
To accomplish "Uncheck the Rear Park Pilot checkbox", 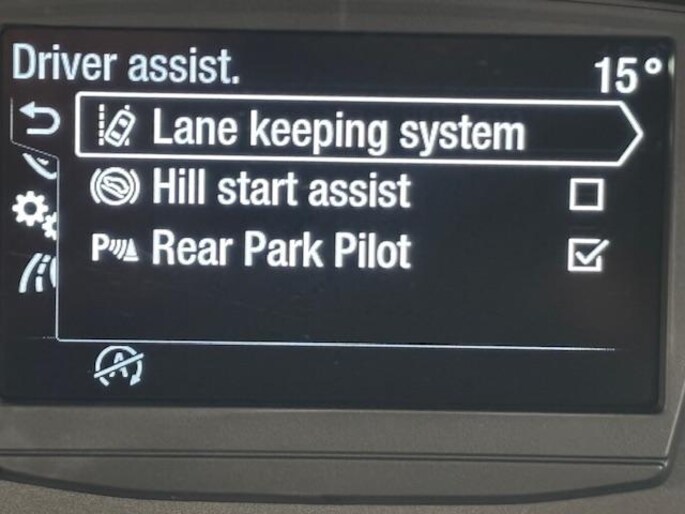I will pyautogui.click(x=585, y=256).
